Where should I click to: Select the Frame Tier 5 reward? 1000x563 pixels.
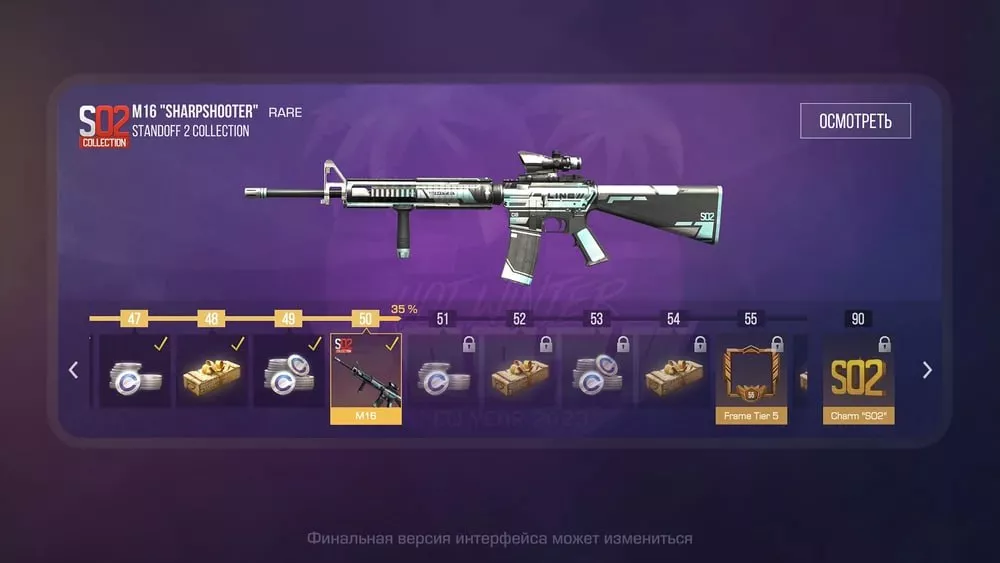[x=751, y=379]
